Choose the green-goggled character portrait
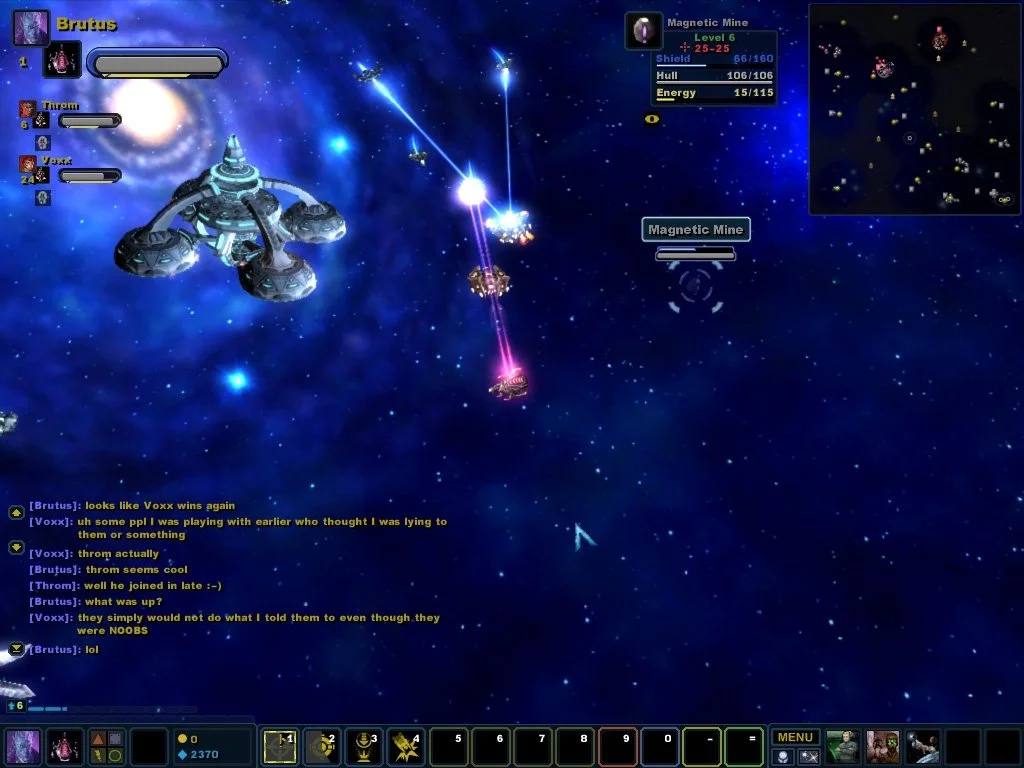This screenshot has width=1024, height=768. [x=883, y=746]
